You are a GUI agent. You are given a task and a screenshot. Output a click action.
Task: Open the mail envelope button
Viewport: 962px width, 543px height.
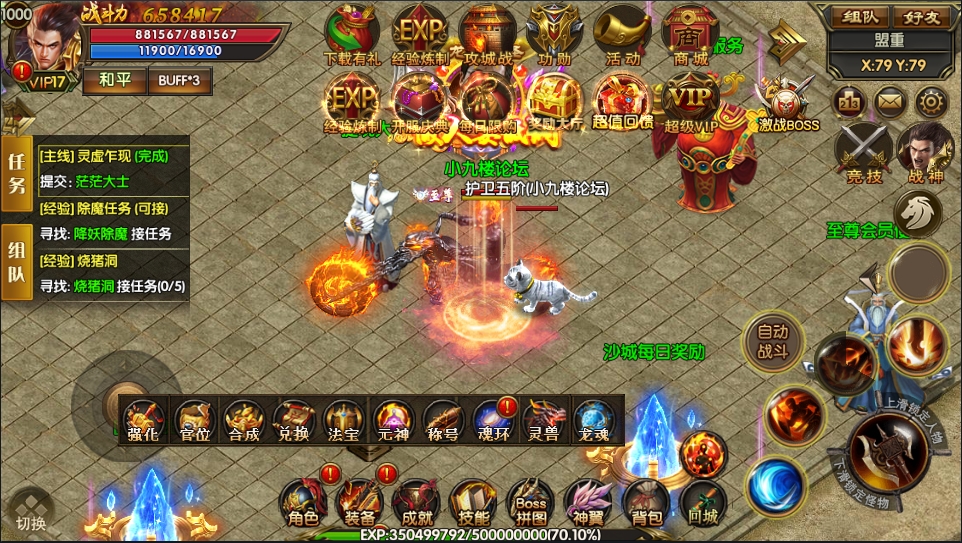coord(889,101)
